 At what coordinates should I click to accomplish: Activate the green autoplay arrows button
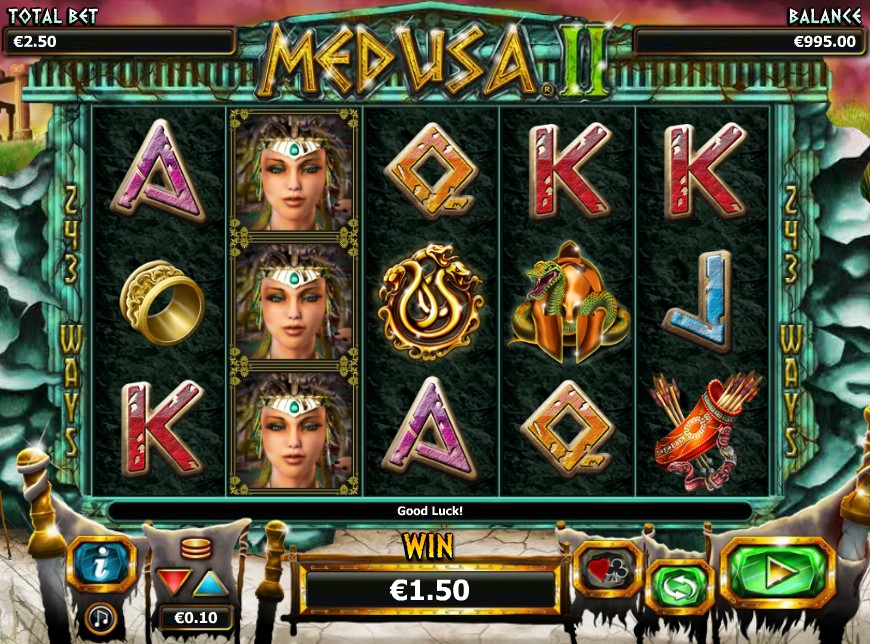[680, 587]
